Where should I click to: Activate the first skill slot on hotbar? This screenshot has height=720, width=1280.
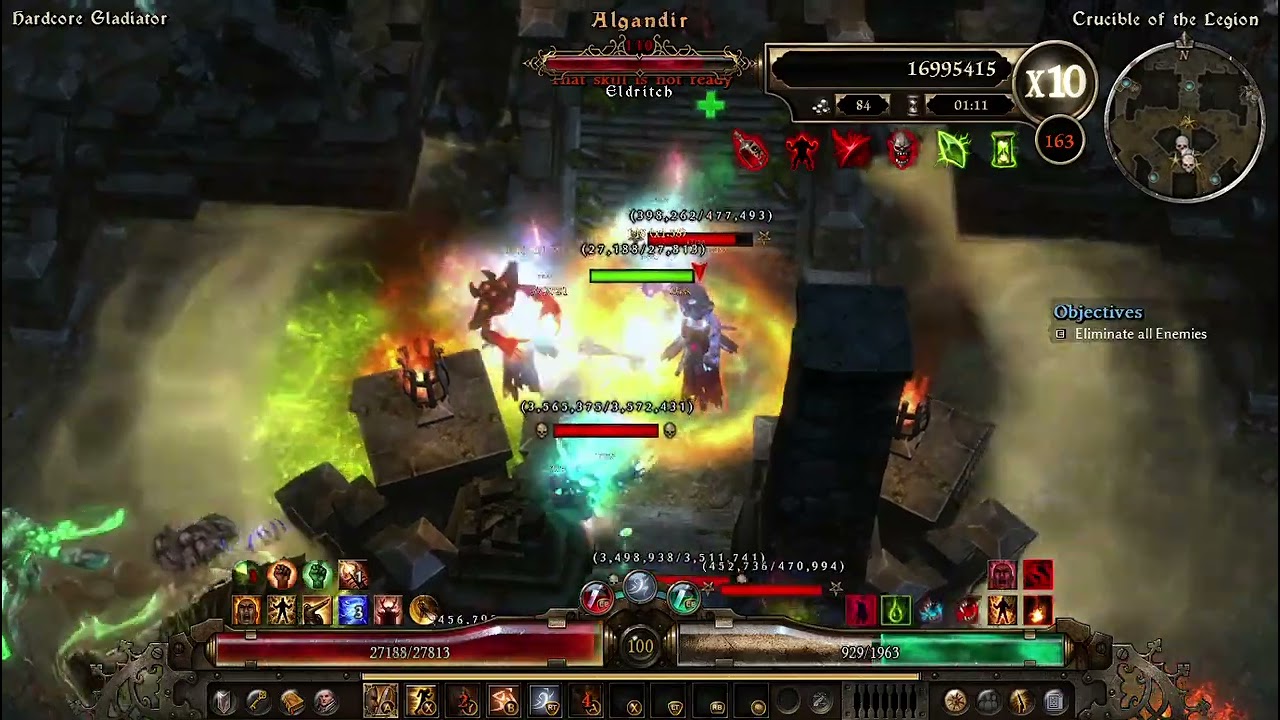point(381,701)
